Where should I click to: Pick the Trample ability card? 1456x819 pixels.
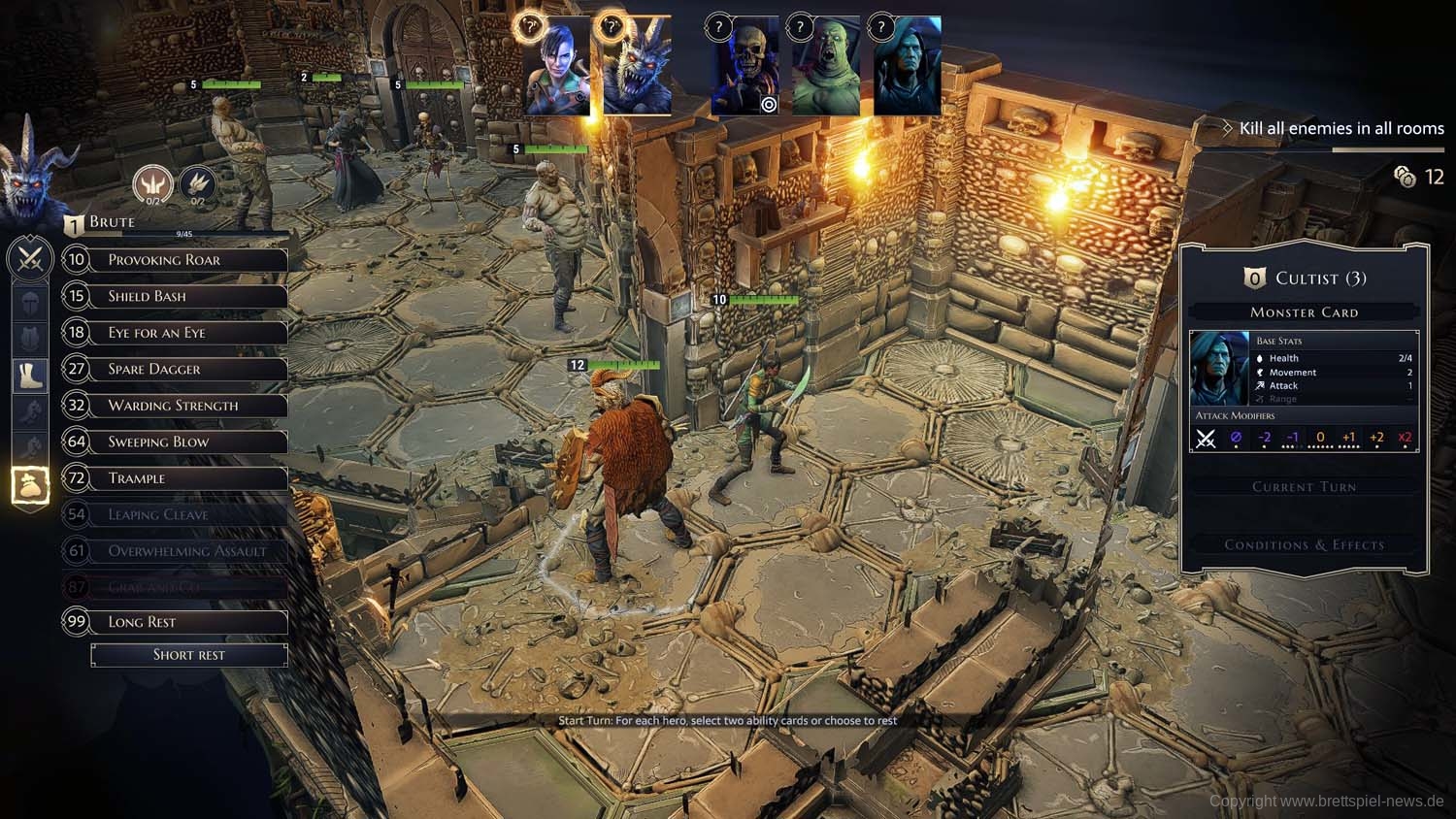175,478
